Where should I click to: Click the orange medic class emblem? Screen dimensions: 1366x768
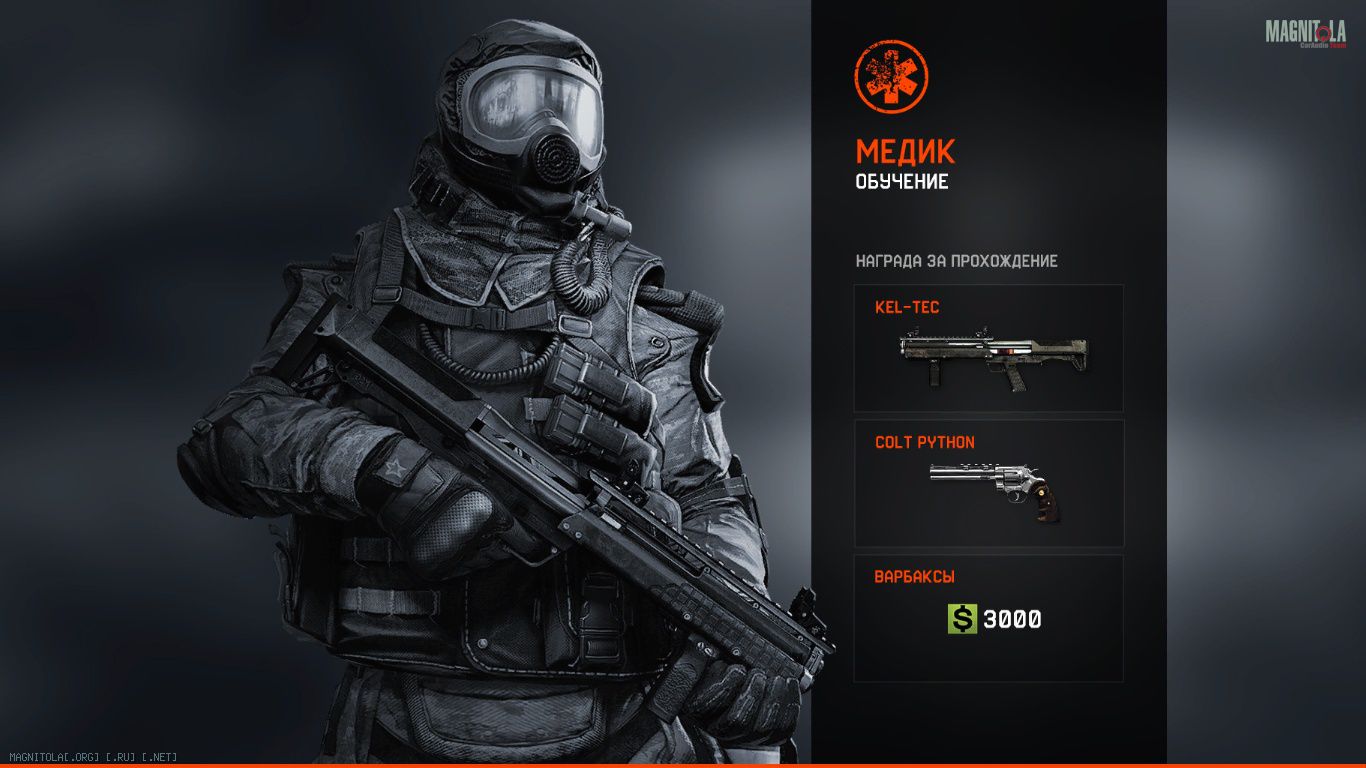[x=891, y=76]
